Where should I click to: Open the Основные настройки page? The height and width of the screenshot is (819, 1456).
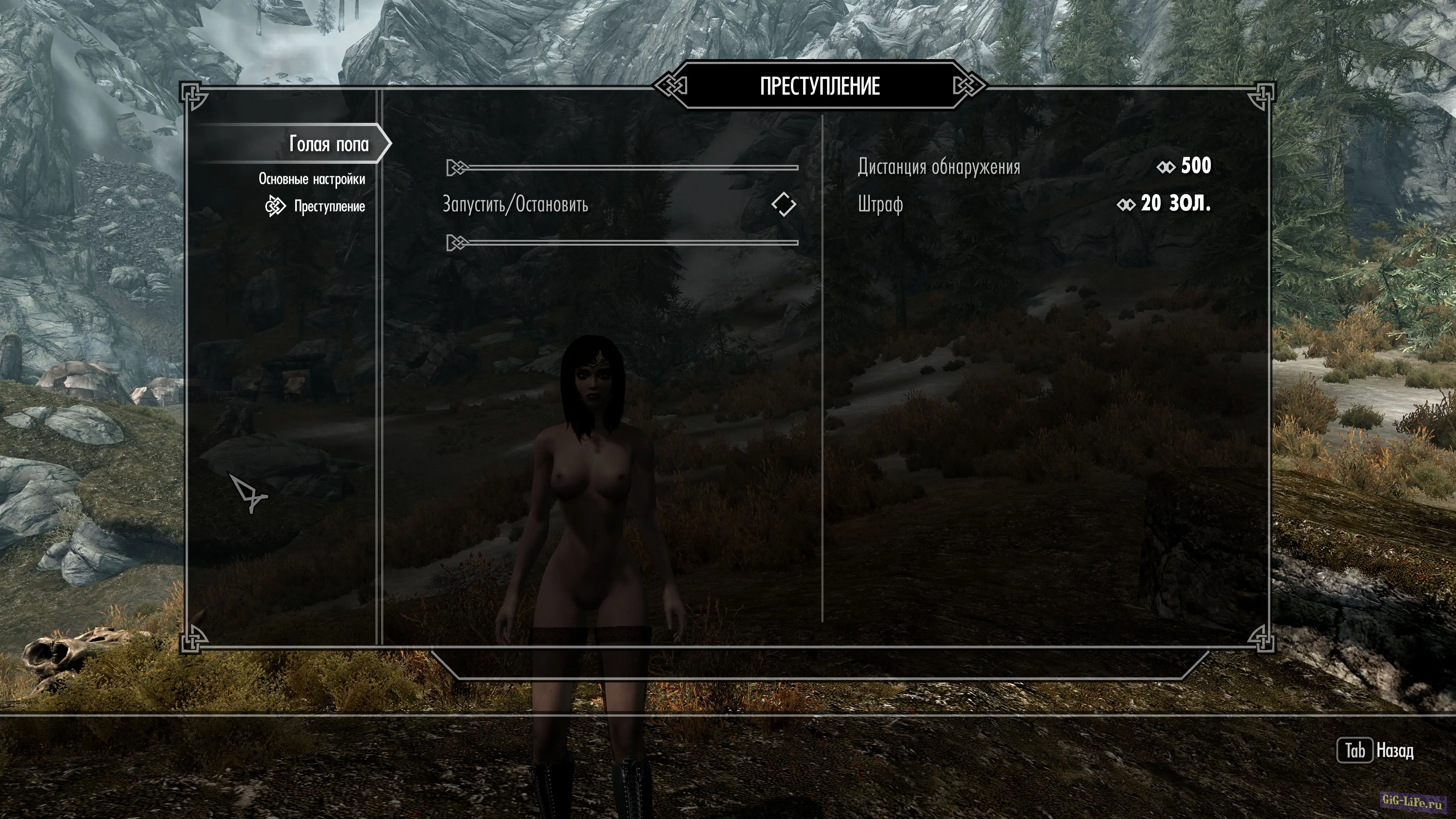point(311,179)
